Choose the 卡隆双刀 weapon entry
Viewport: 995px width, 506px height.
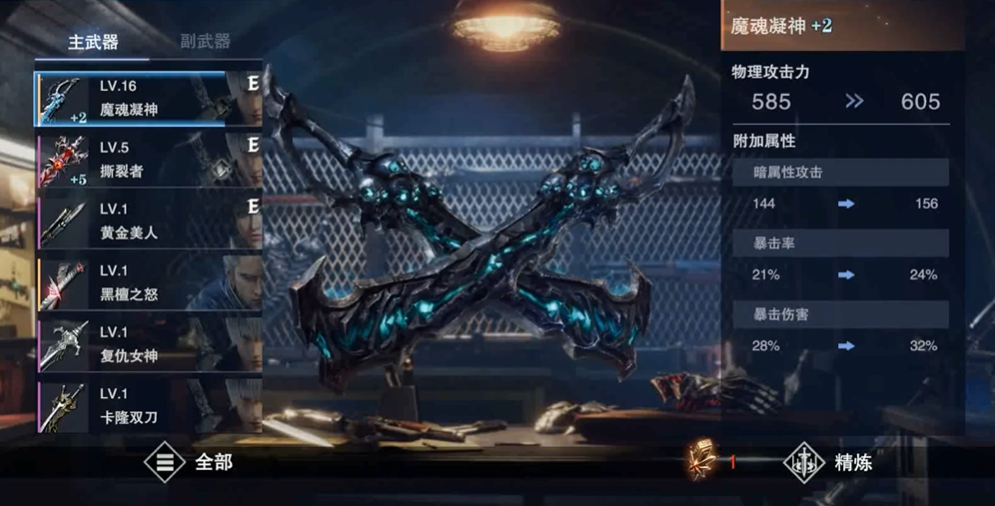pyautogui.click(x=149, y=406)
